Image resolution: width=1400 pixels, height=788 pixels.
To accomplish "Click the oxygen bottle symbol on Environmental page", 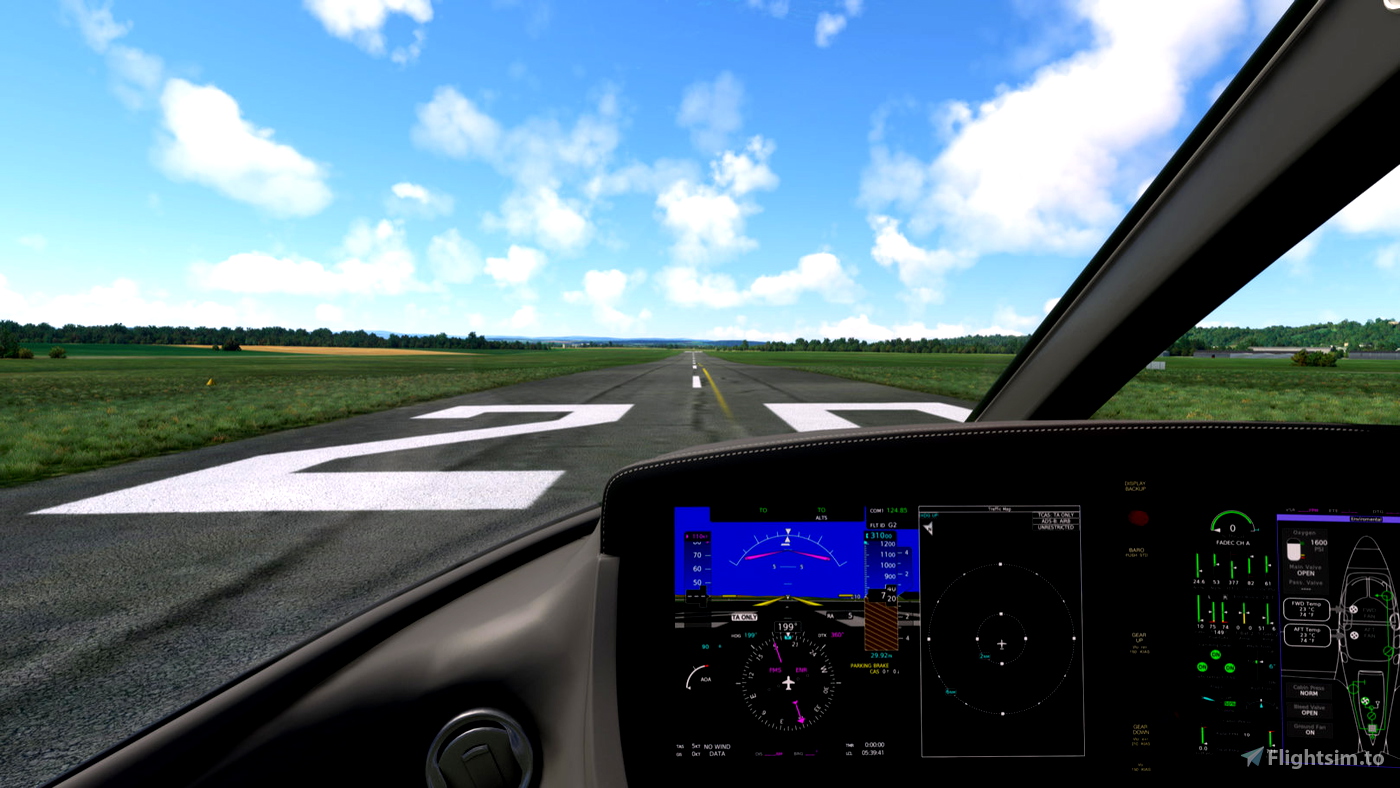I will pyautogui.click(x=1295, y=551).
